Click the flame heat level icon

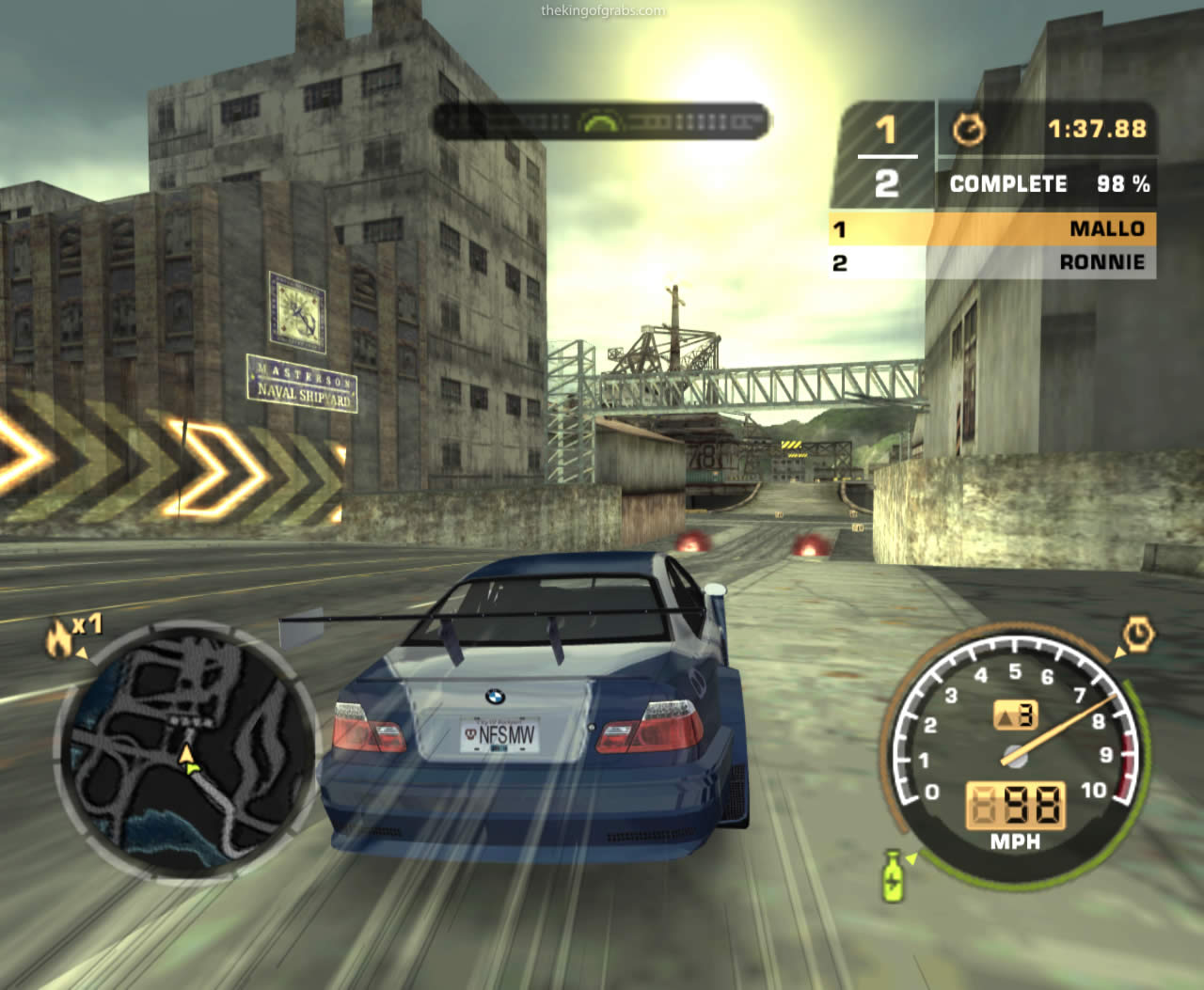click(59, 638)
